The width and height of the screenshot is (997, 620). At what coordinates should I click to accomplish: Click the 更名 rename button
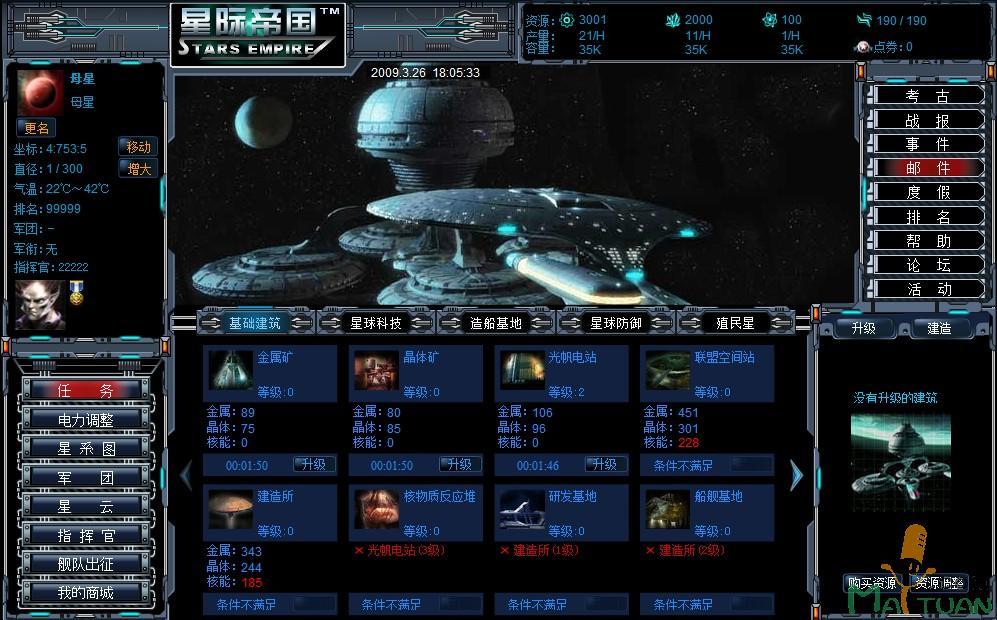pos(37,128)
